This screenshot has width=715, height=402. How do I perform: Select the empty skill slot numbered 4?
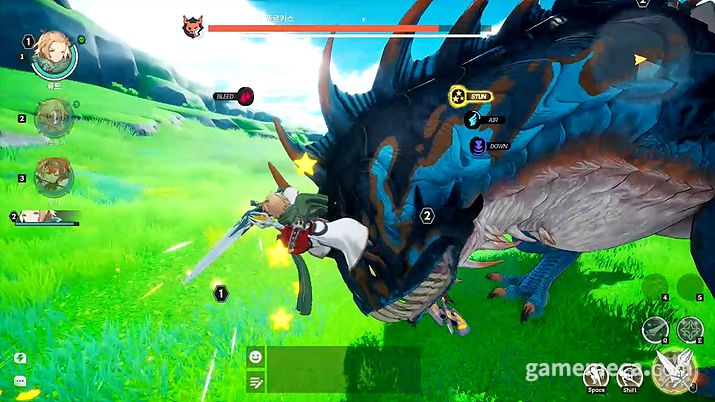[x=657, y=286]
